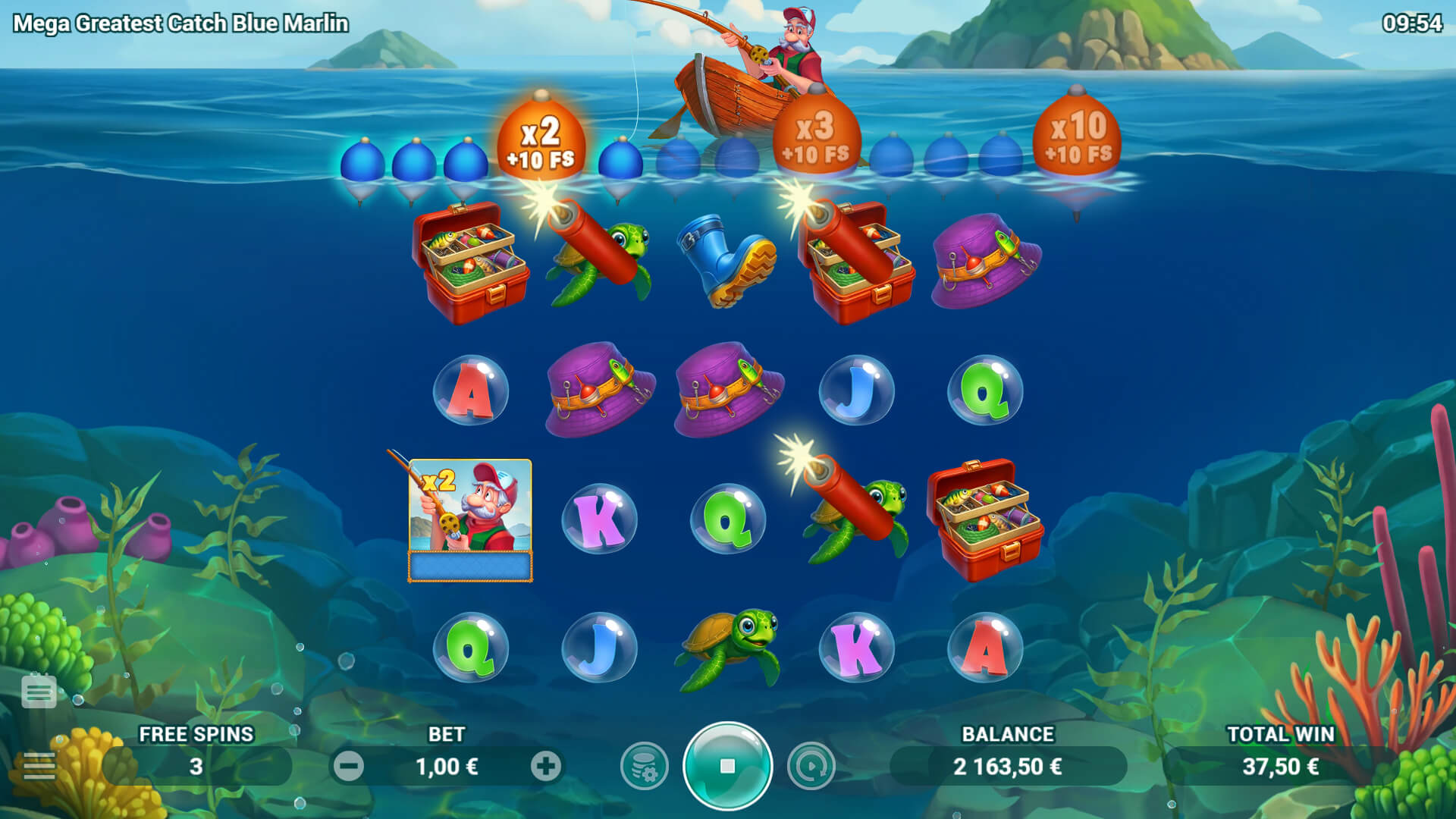Open the hamburger menu
The width and height of the screenshot is (1456, 819).
coord(39,767)
